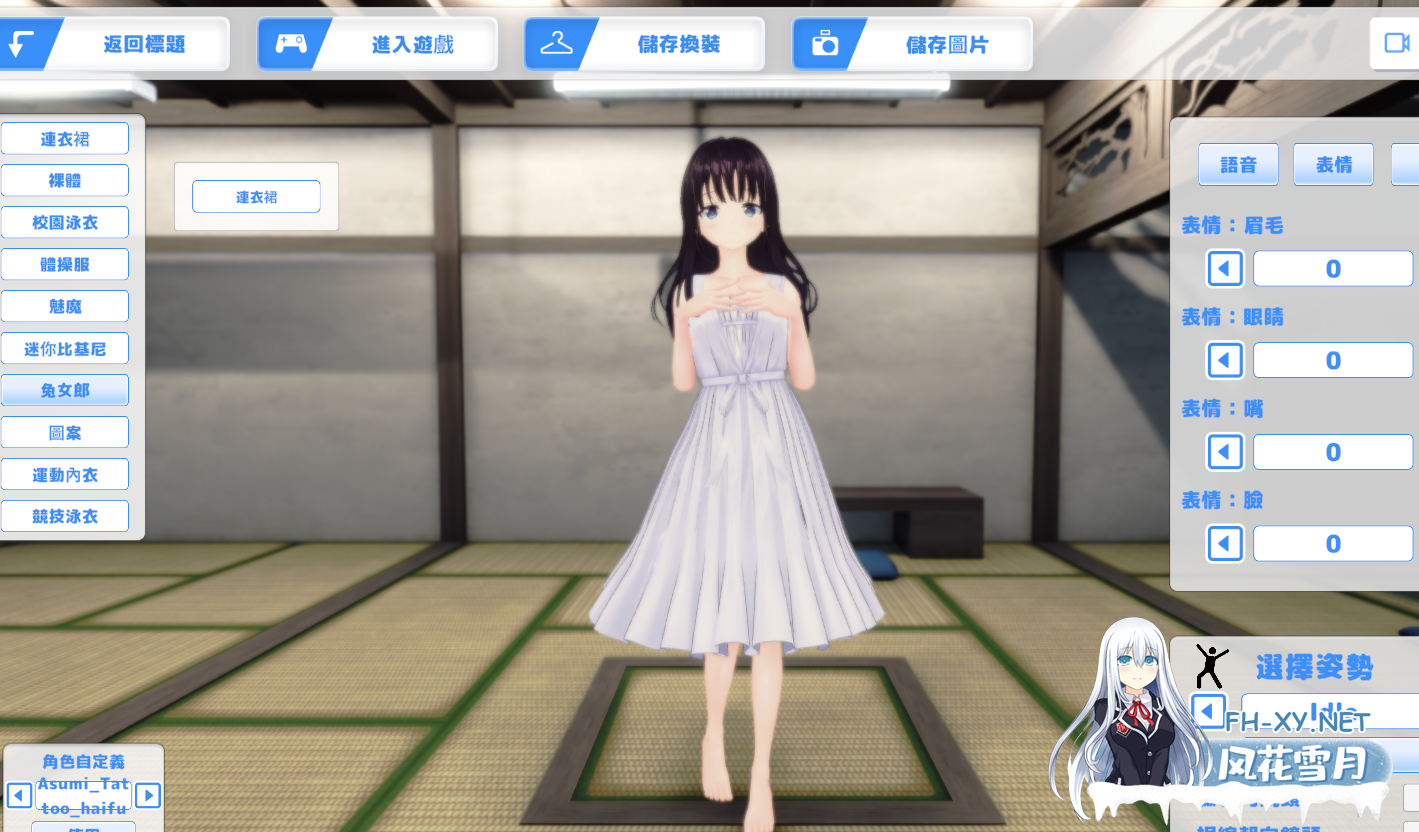Switch to the 表情 tab
This screenshot has height=832, width=1419.
coord(1333,164)
